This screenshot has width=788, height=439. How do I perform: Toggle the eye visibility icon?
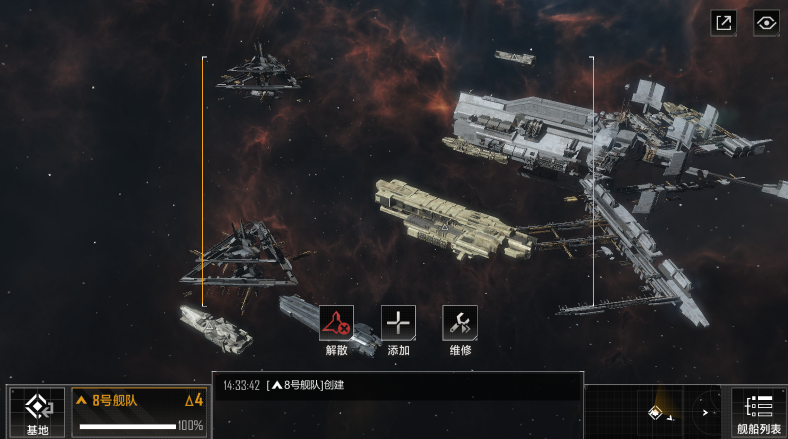[766, 23]
